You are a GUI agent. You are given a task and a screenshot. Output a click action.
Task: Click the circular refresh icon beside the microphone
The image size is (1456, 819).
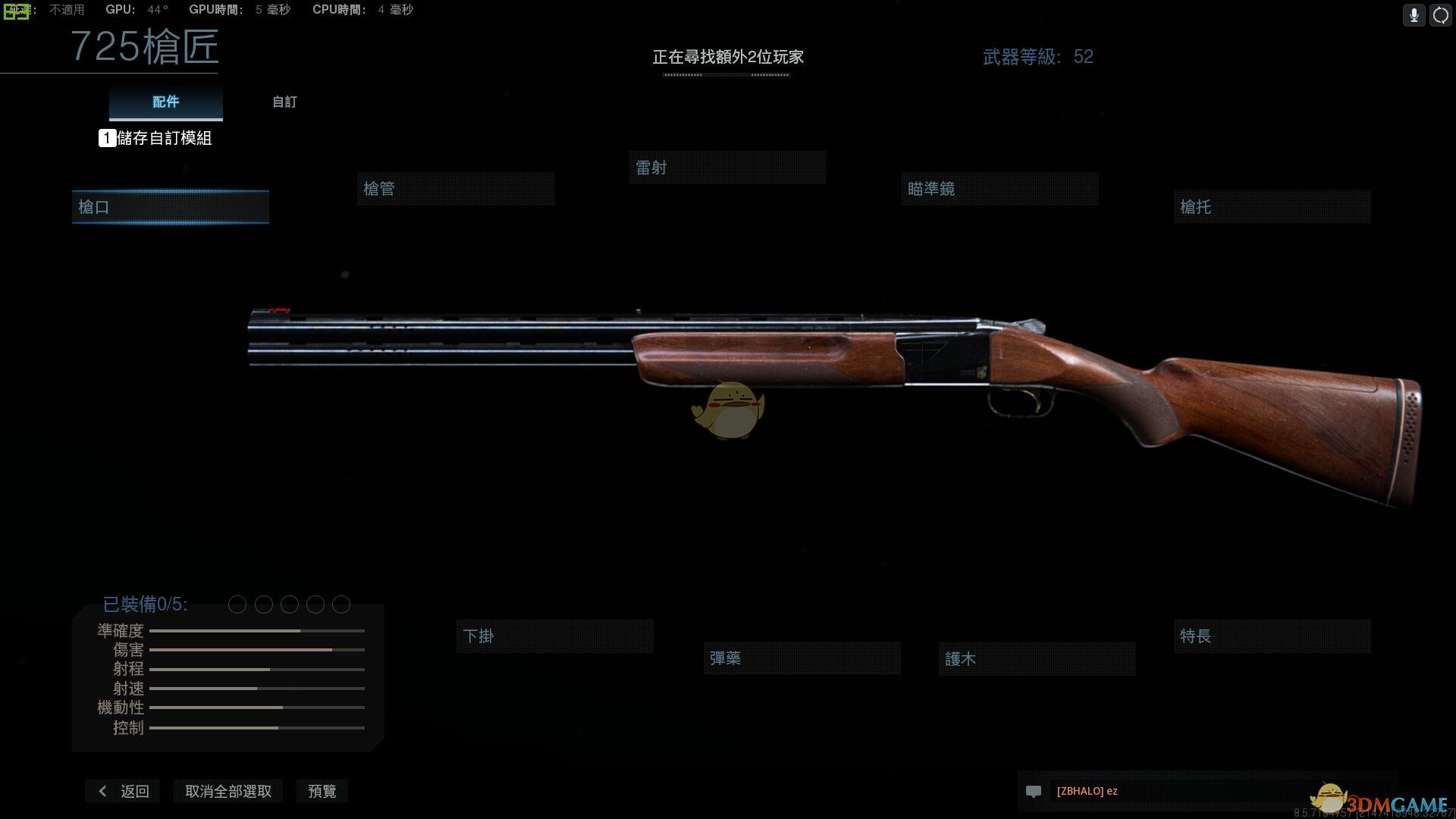[x=1440, y=15]
